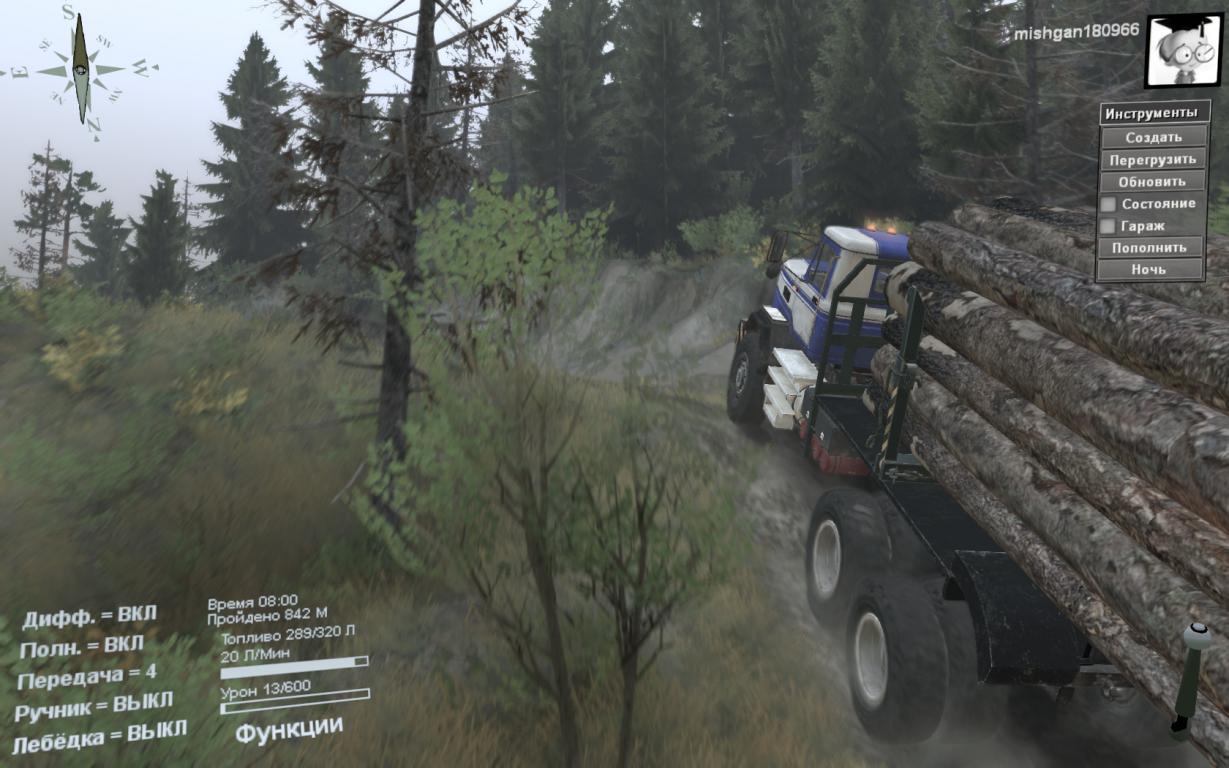This screenshot has height=768, width=1229.
Task: Open the Функции menu
Action: coord(289,730)
